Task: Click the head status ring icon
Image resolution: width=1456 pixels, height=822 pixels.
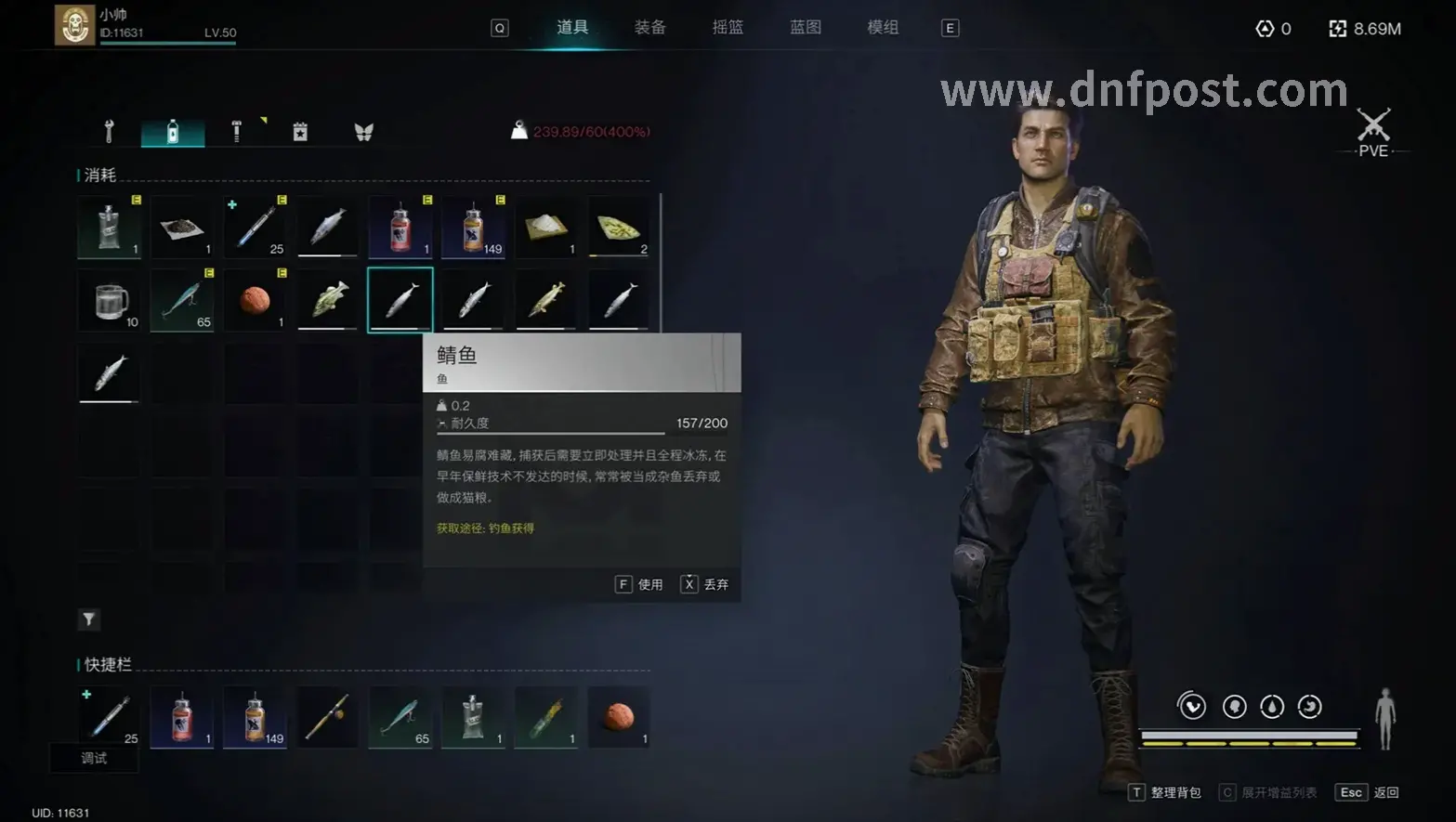Action: pyautogui.click(x=1233, y=706)
